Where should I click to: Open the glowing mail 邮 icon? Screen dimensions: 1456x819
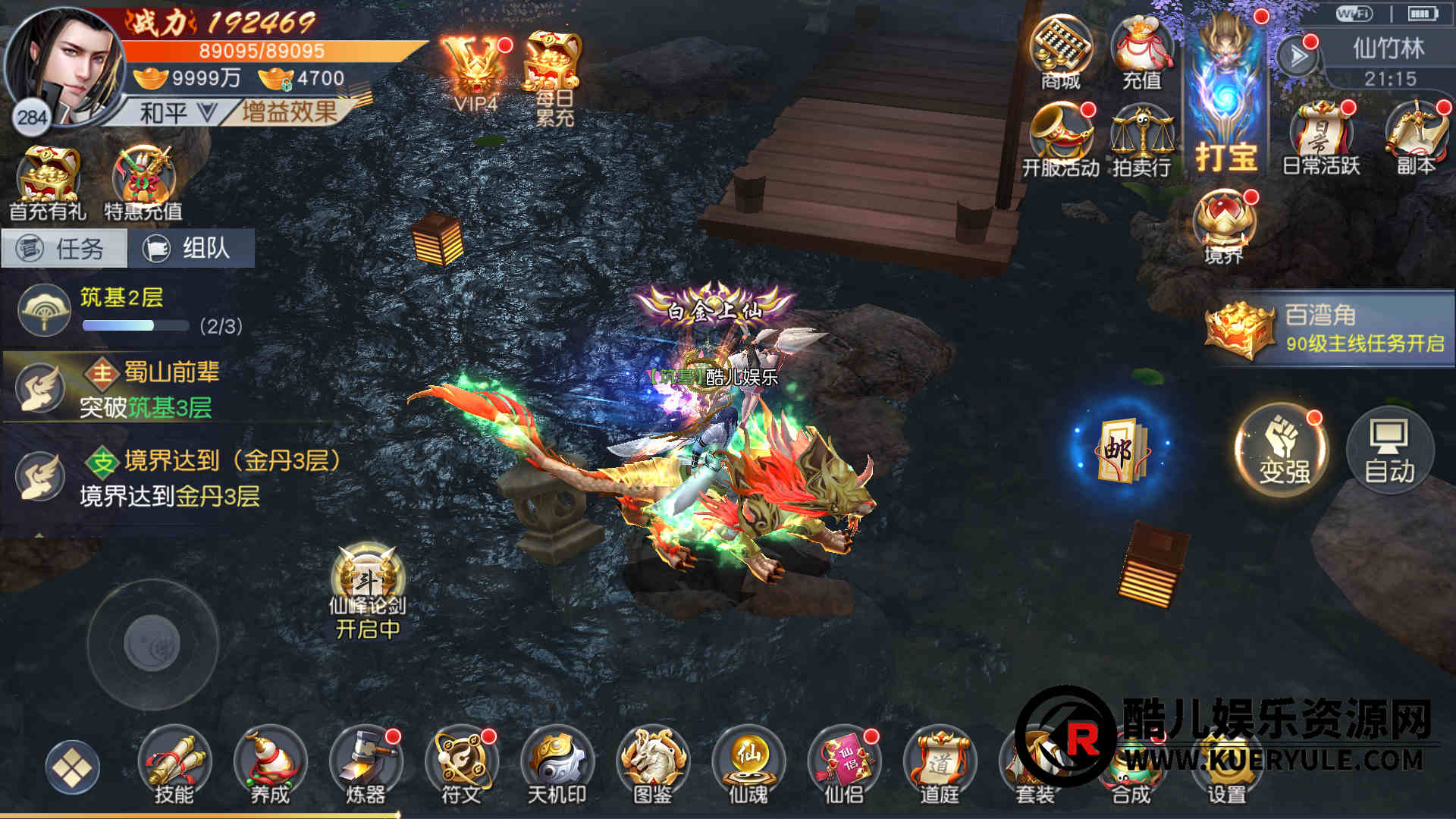click(x=1121, y=448)
